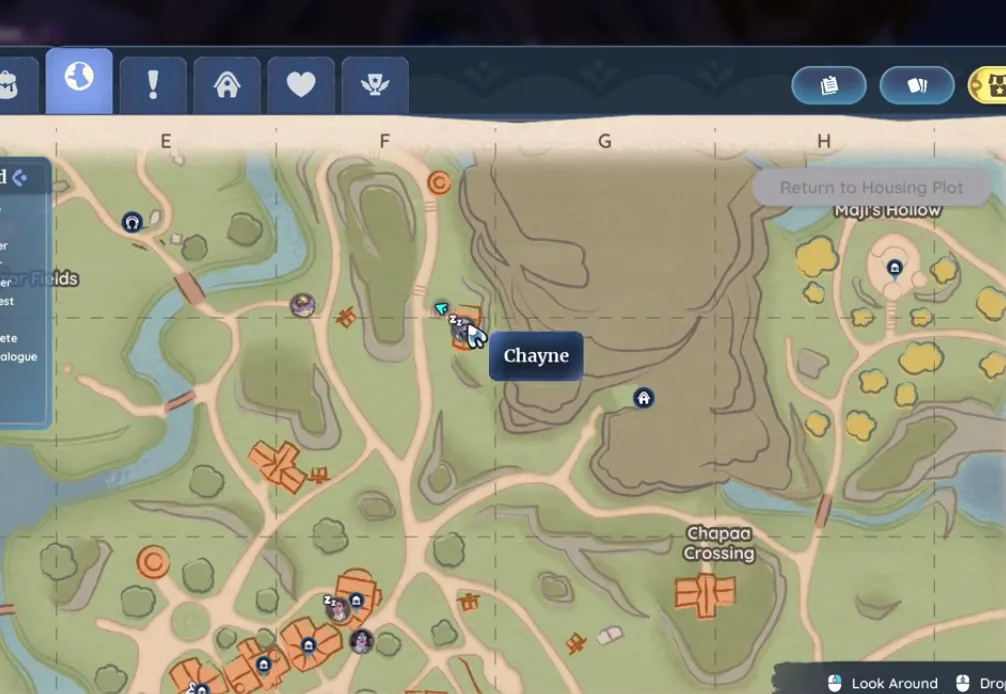The image size is (1006, 694).
Task: Open the trophy laurel tab
Action: (x=375, y=85)
